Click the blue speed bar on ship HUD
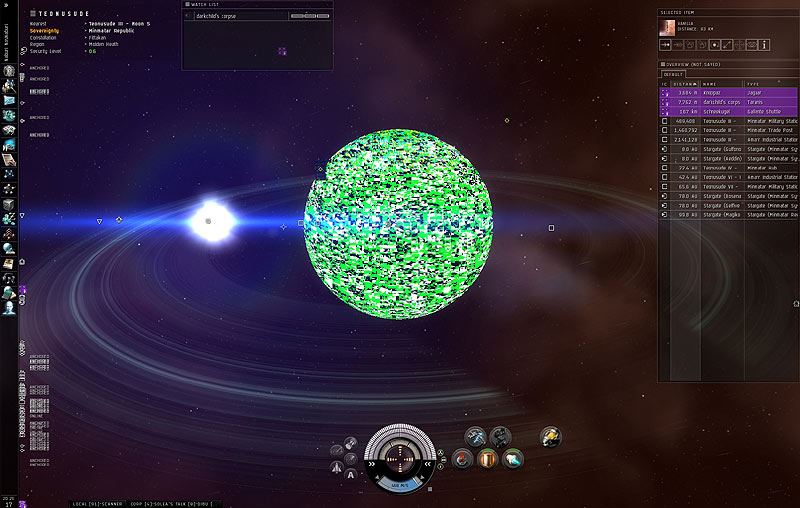This screenshot has width=800, height=508. coord(400,484)
